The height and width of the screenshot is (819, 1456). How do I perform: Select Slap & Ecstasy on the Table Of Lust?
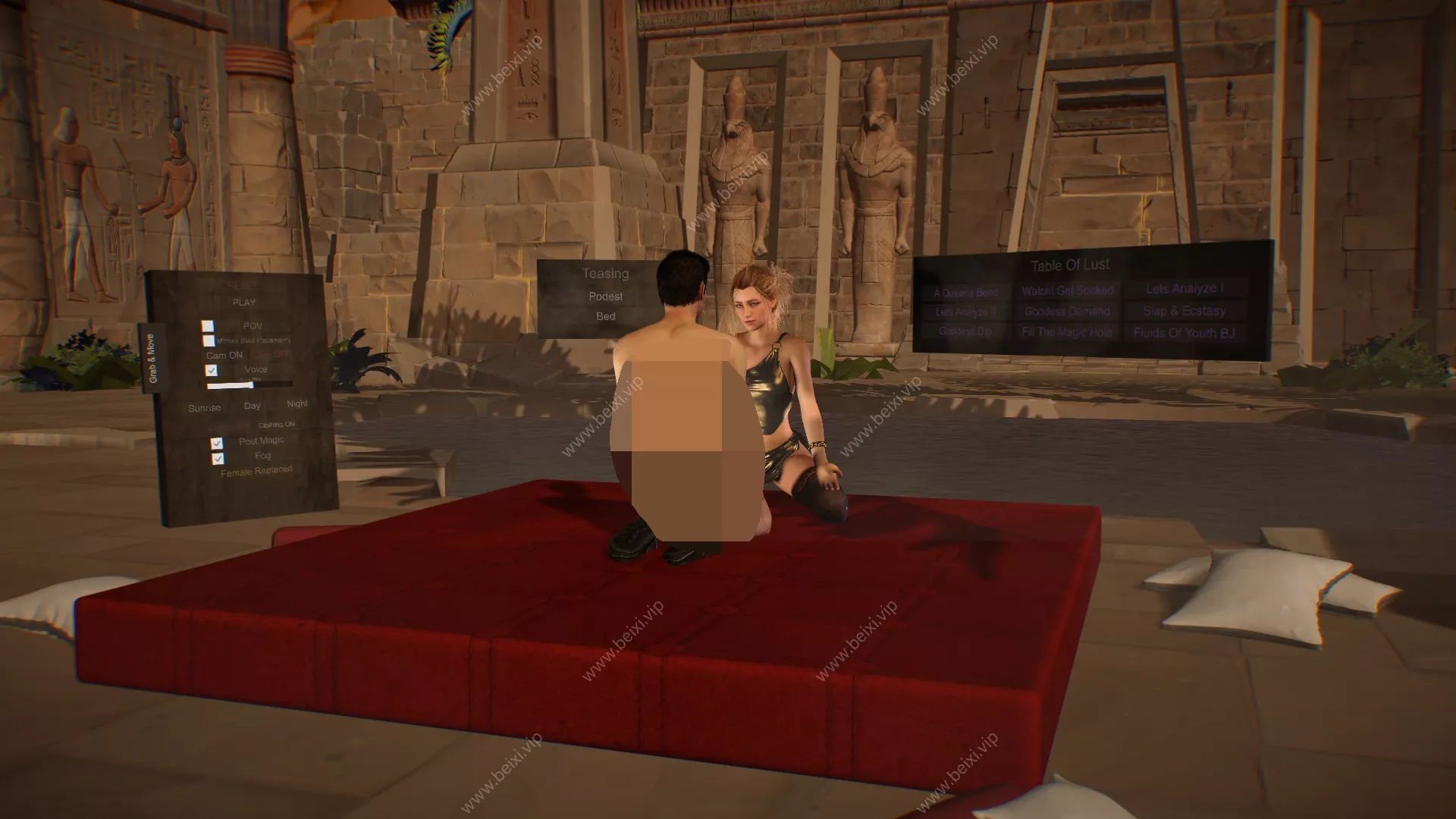point(1185,311)
